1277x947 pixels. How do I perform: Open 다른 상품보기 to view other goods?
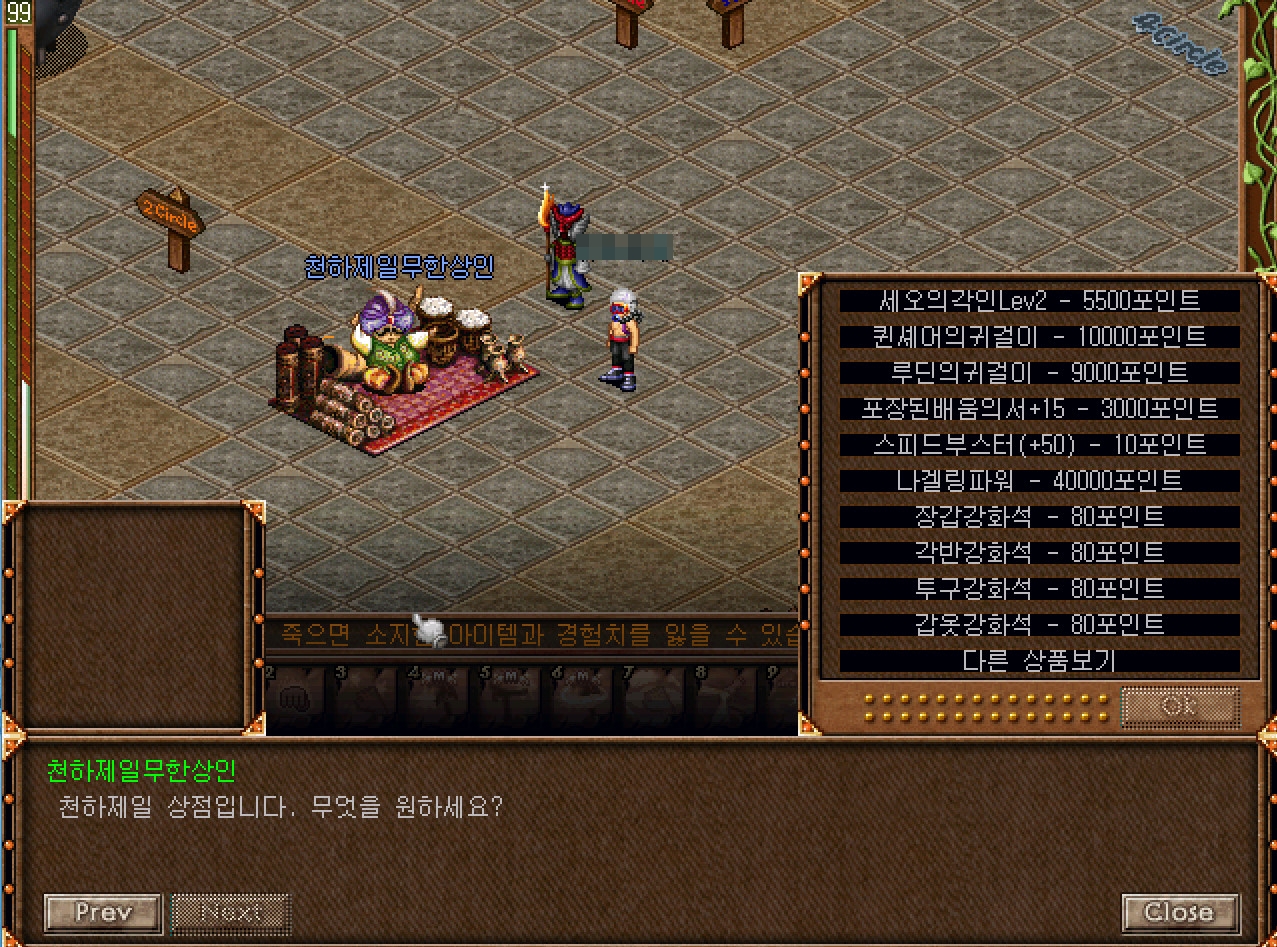tap(1039, 661)
